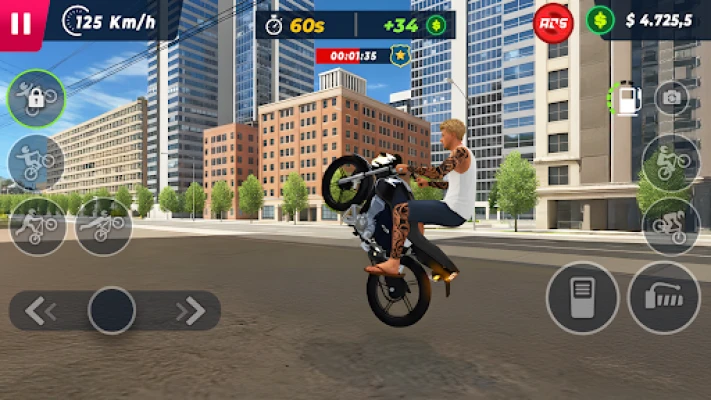Tap the fuel pump gauge icon

tap(627, 98)
